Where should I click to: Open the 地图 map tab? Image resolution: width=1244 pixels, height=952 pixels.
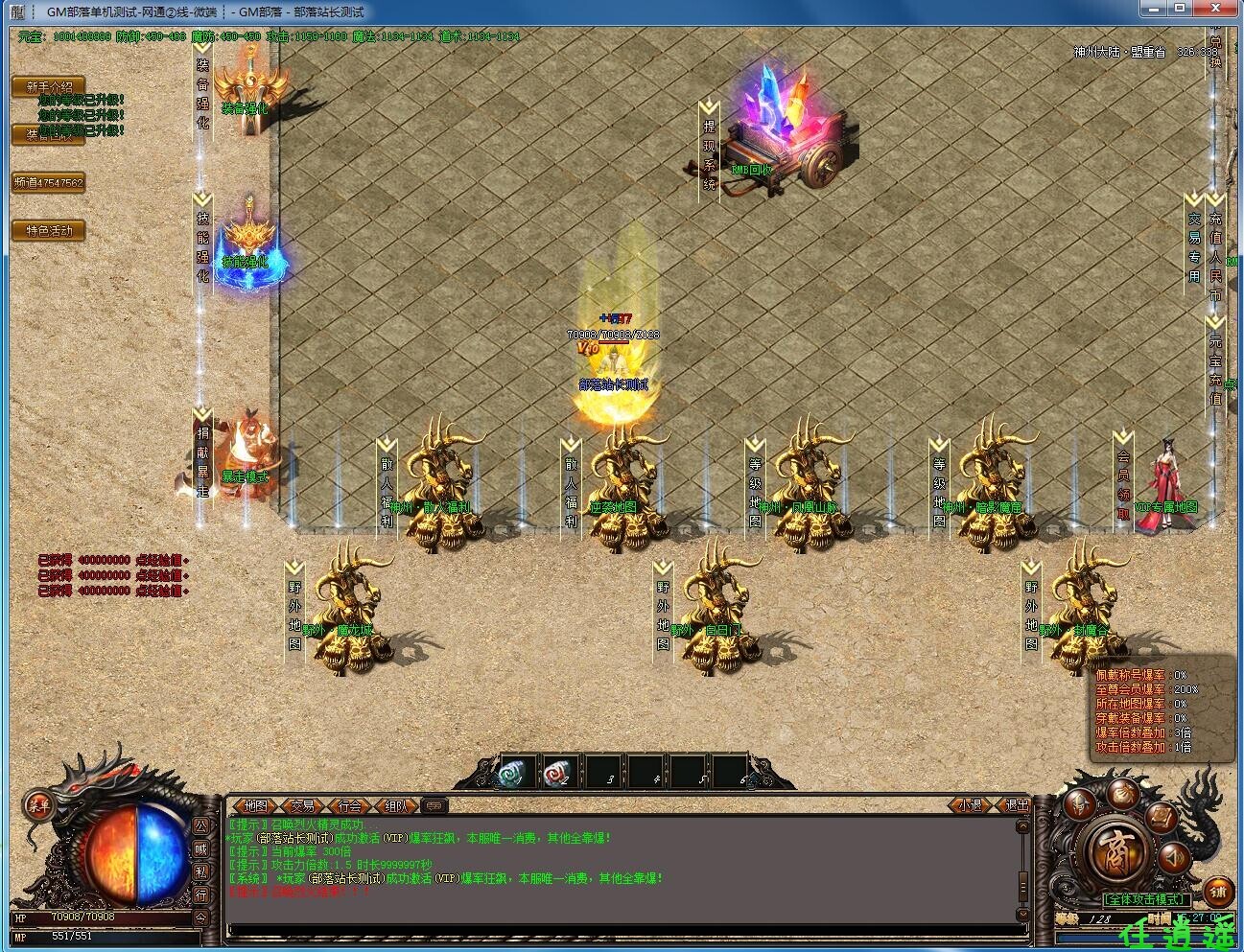(x=255, y=806)
